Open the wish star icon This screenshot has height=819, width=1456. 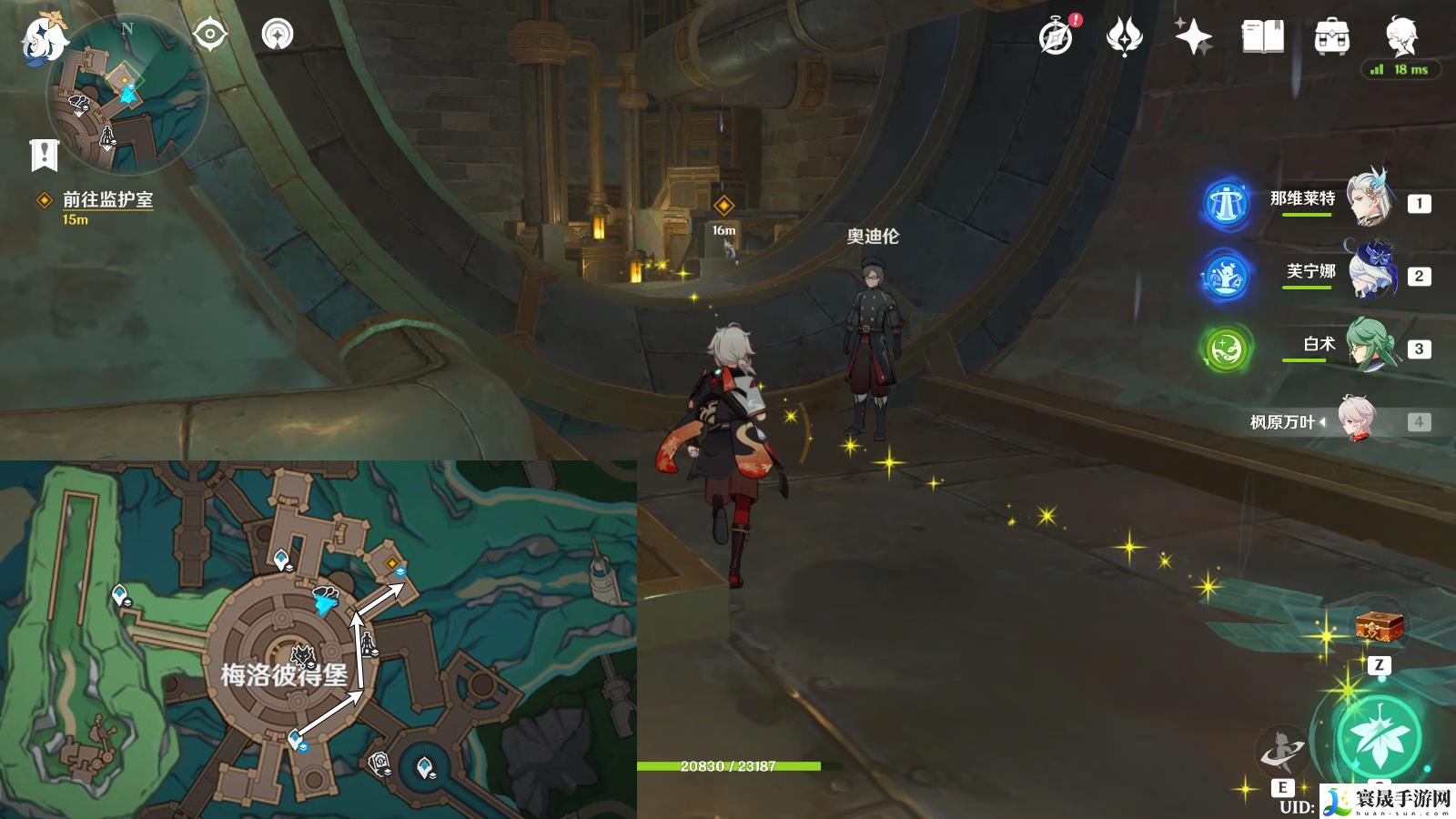click(x=1193, y=37)
